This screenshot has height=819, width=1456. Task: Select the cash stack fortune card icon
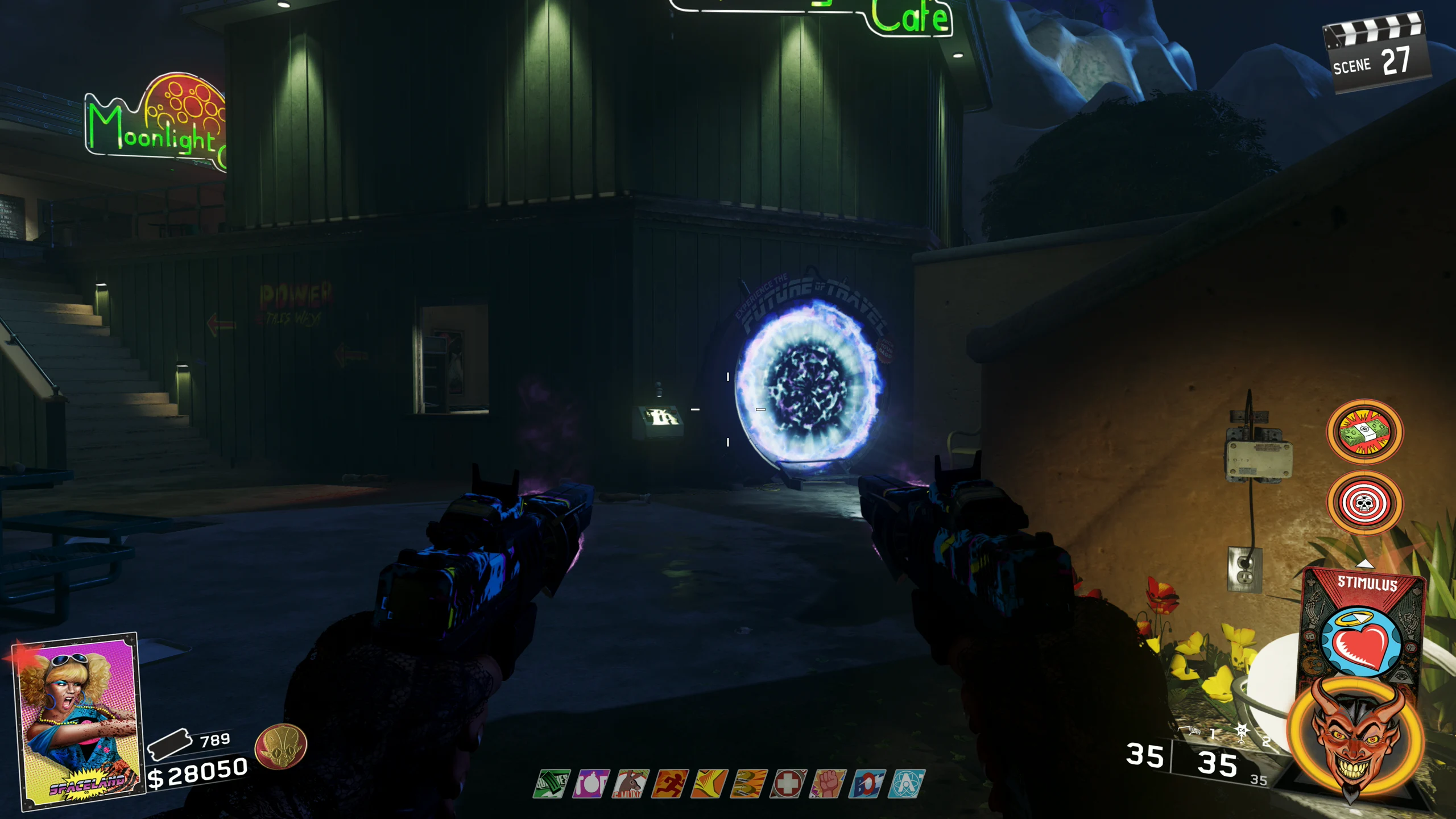pos(1364,432)
